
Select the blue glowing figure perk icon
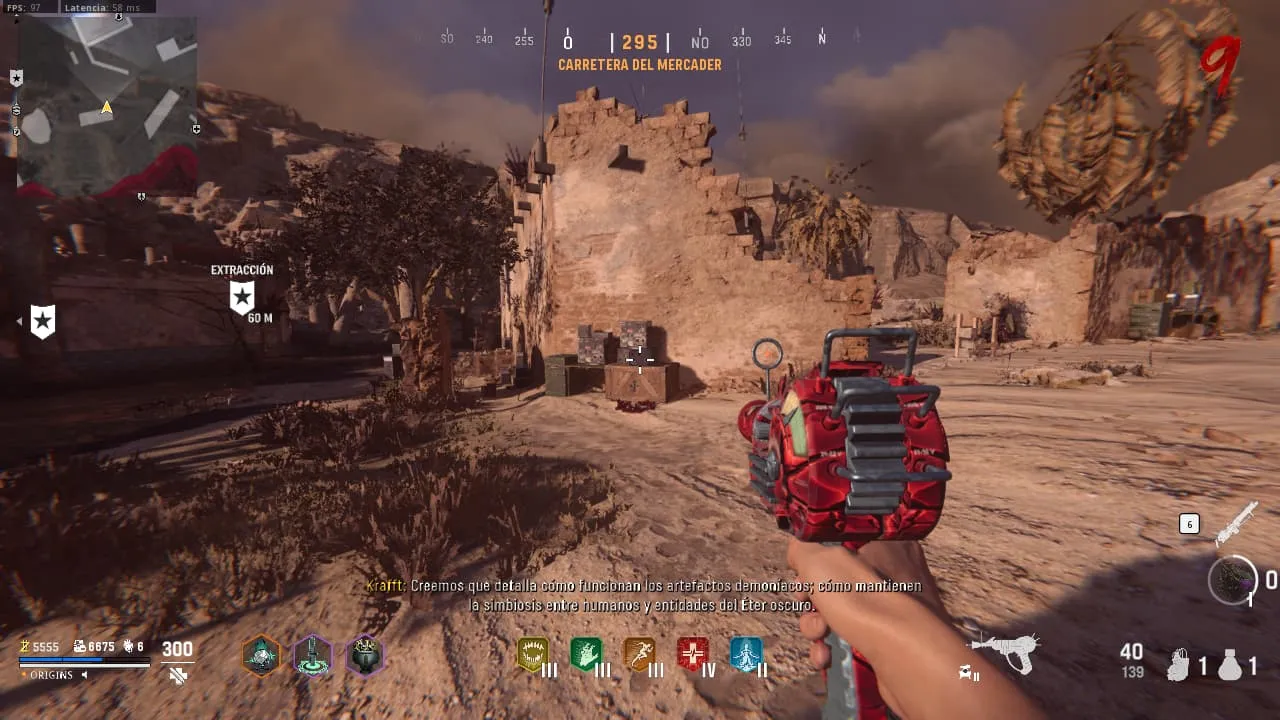[x=746, y=655]
